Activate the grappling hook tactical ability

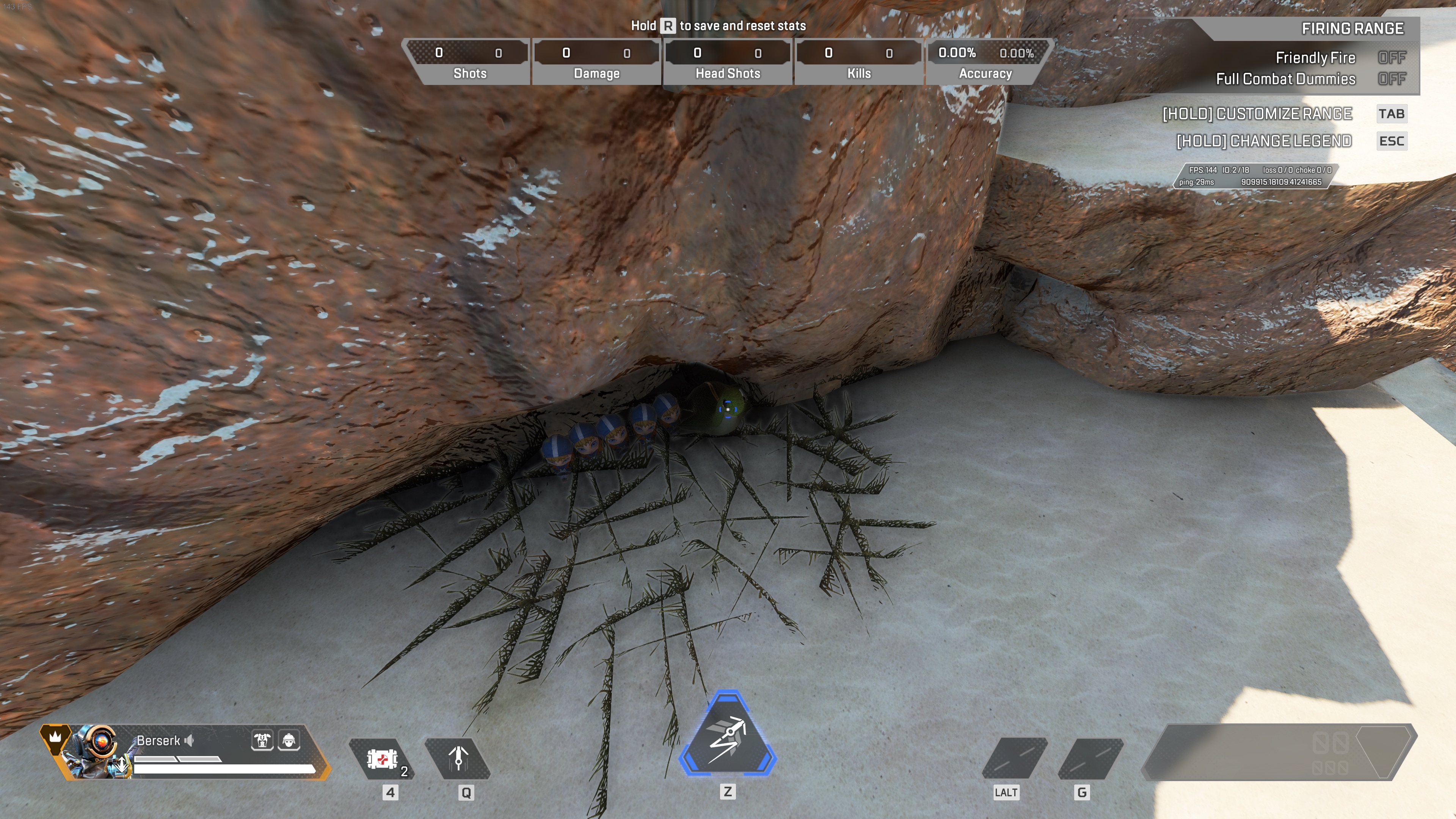(458, 758)
